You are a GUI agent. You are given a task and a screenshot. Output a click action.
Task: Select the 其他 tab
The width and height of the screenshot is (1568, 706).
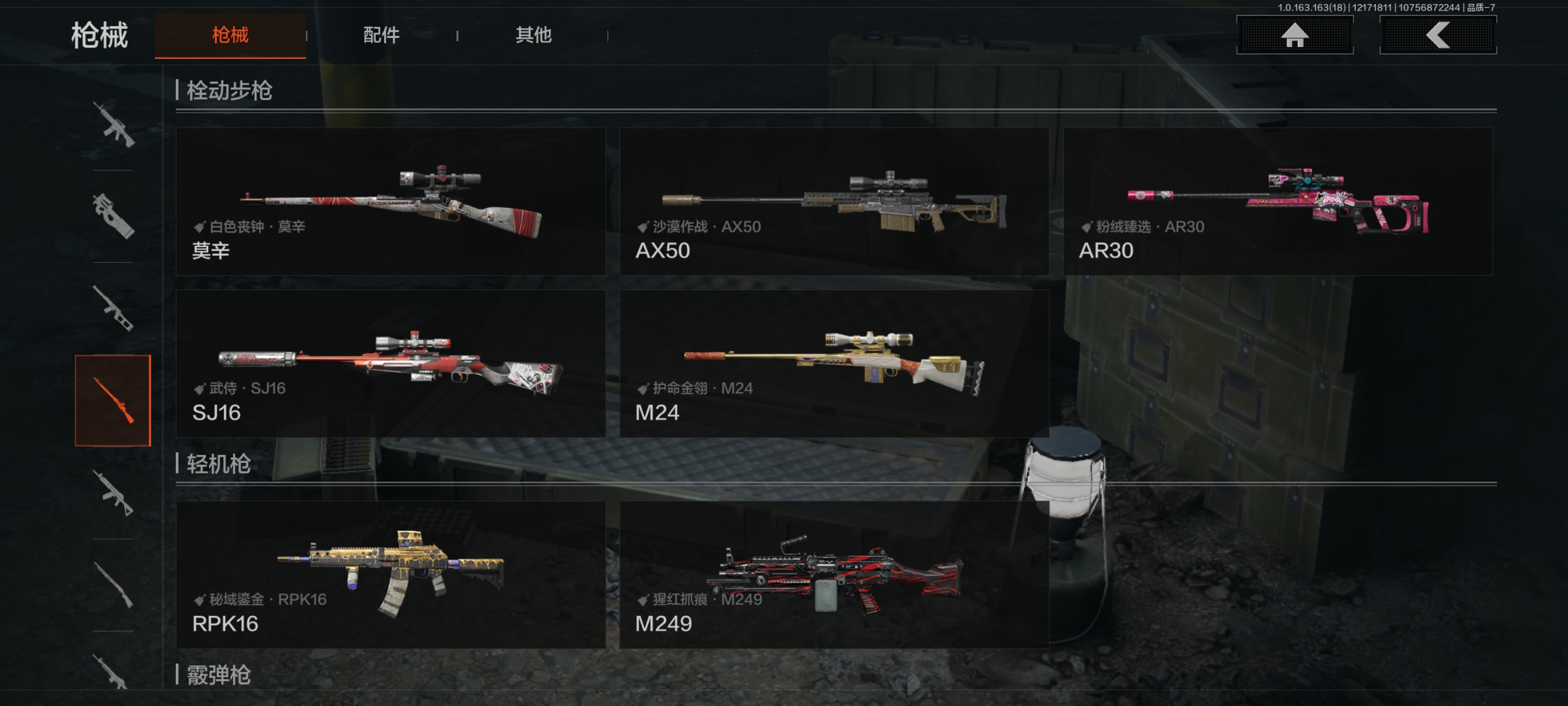coord(533,35)
